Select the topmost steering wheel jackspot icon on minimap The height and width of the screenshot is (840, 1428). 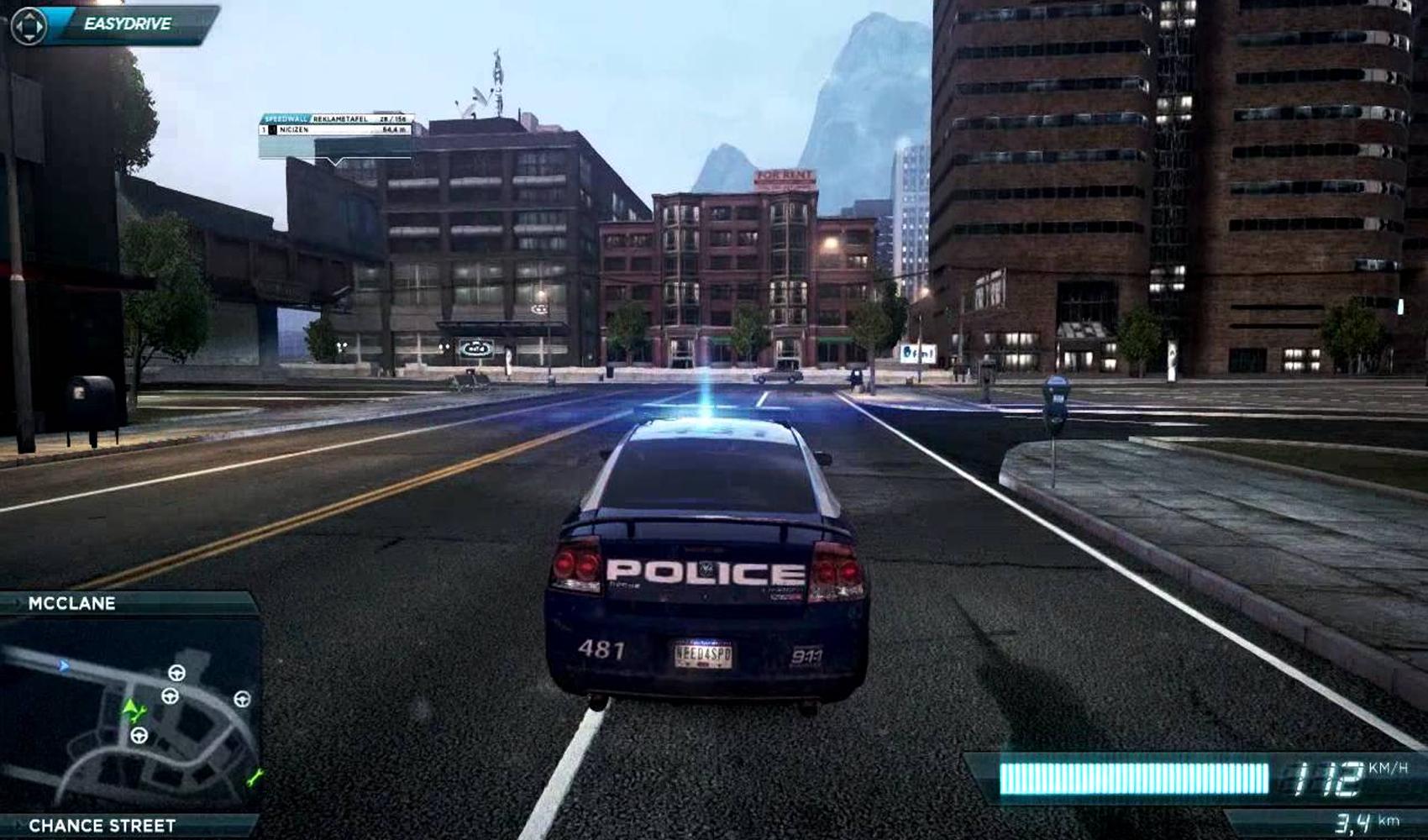pyautogui.click(x=177, y=672)
